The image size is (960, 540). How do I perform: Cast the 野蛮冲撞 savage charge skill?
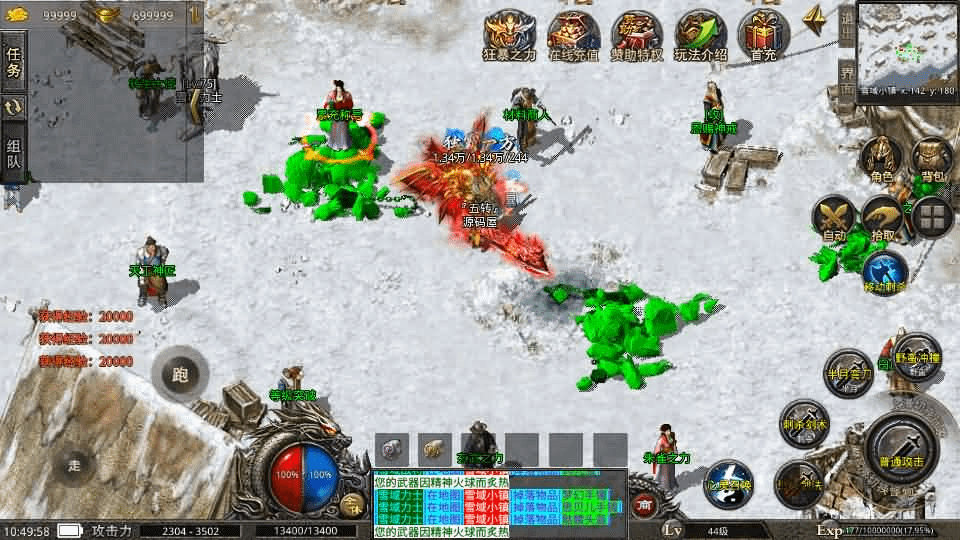pyautogui.click(x=916, y=357)
